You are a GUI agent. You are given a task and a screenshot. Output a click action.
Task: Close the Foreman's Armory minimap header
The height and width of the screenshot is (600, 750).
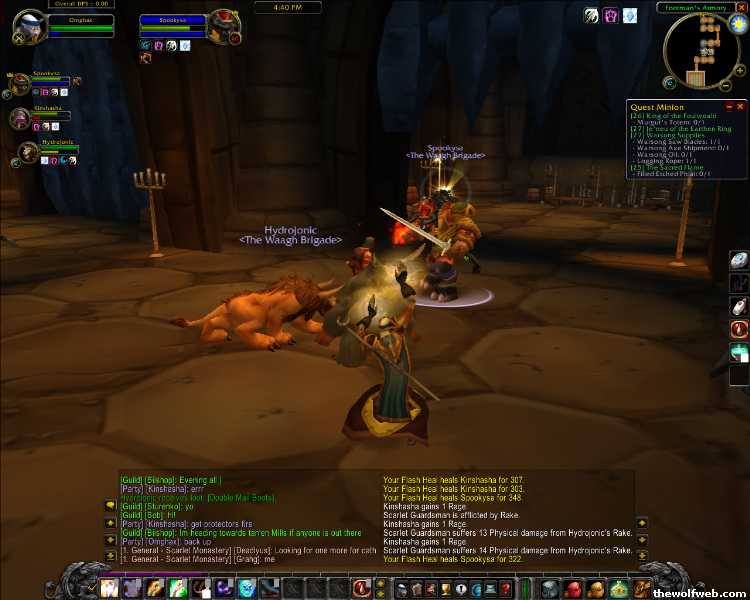741,7
